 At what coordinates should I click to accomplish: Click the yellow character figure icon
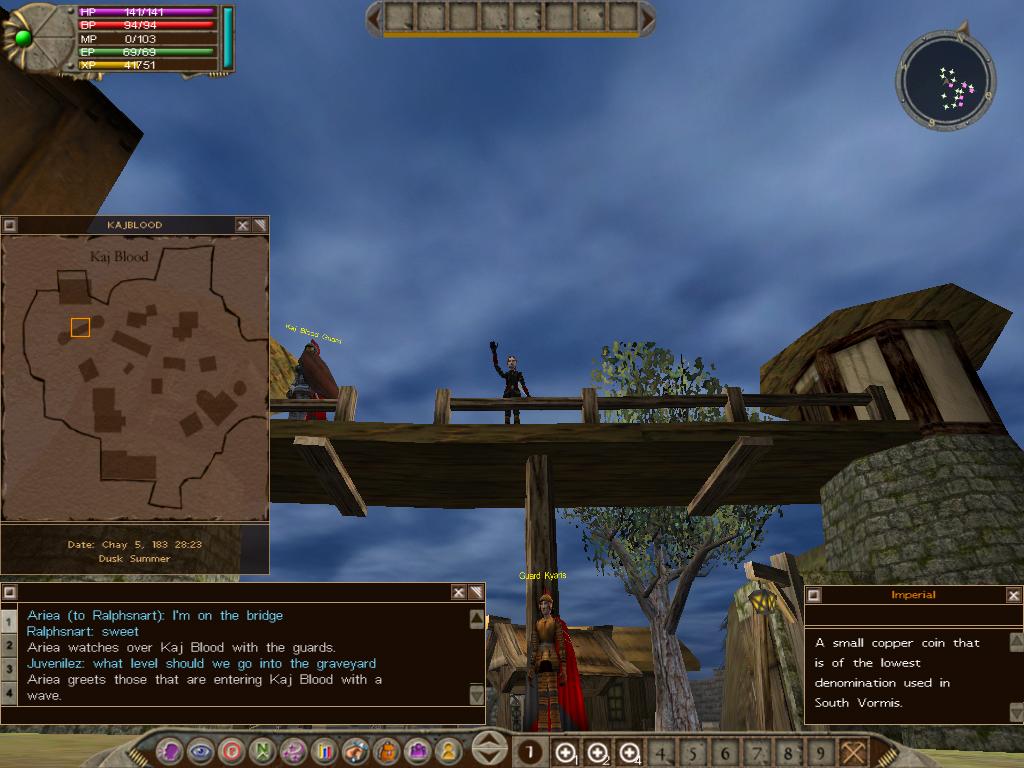[449, 751]
